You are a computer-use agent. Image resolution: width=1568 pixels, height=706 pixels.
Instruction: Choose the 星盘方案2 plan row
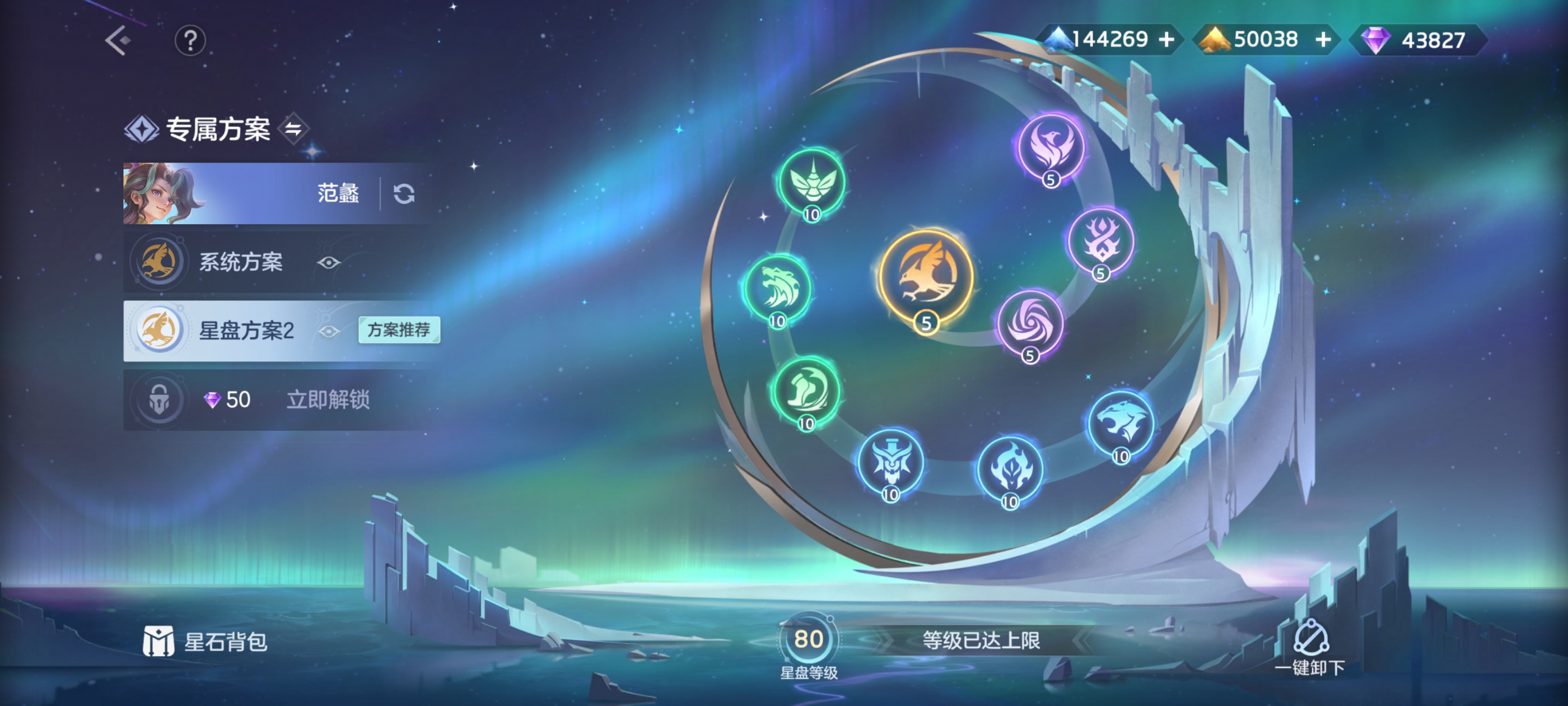click(x=246, y=331)
